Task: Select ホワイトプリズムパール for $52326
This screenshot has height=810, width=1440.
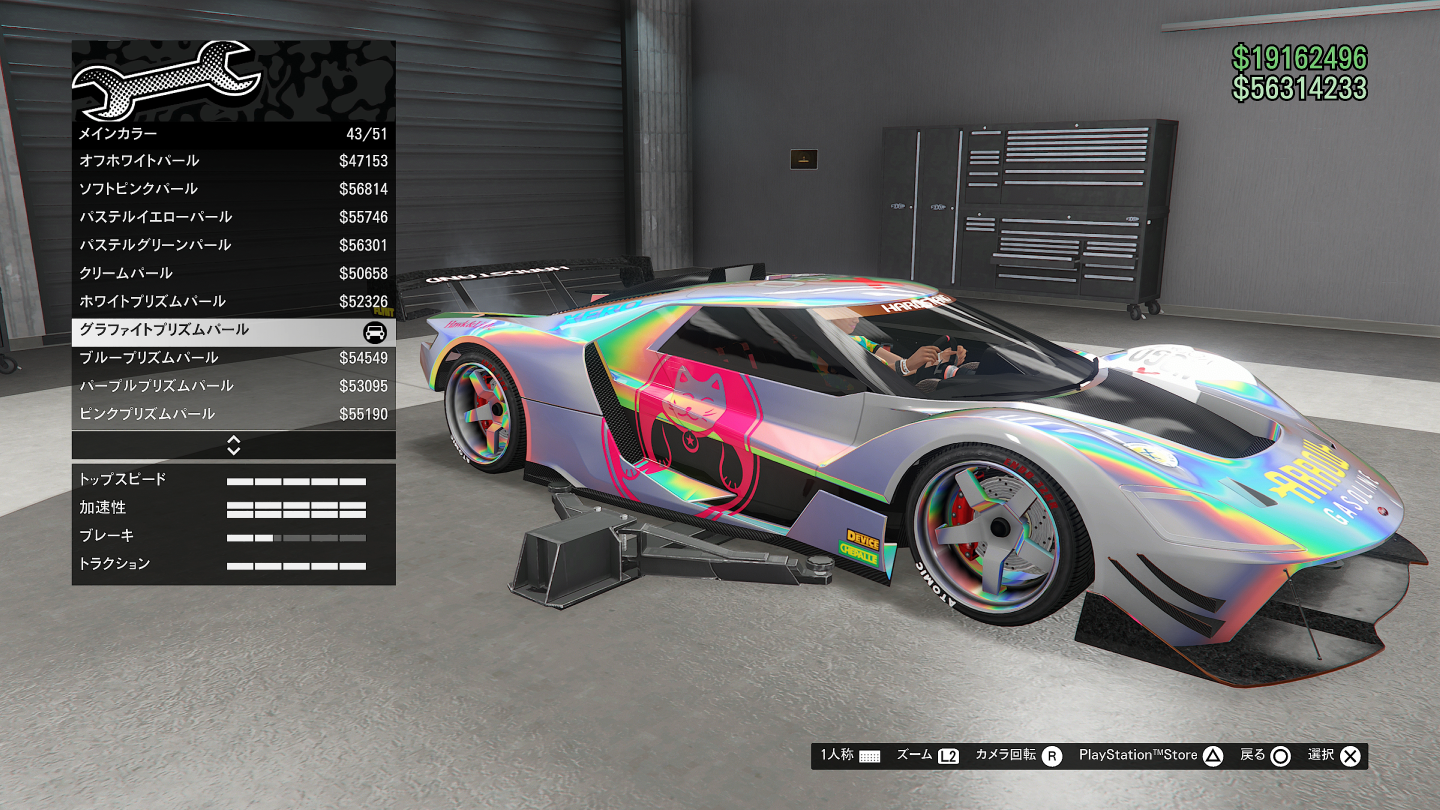Action: point(233,301)
